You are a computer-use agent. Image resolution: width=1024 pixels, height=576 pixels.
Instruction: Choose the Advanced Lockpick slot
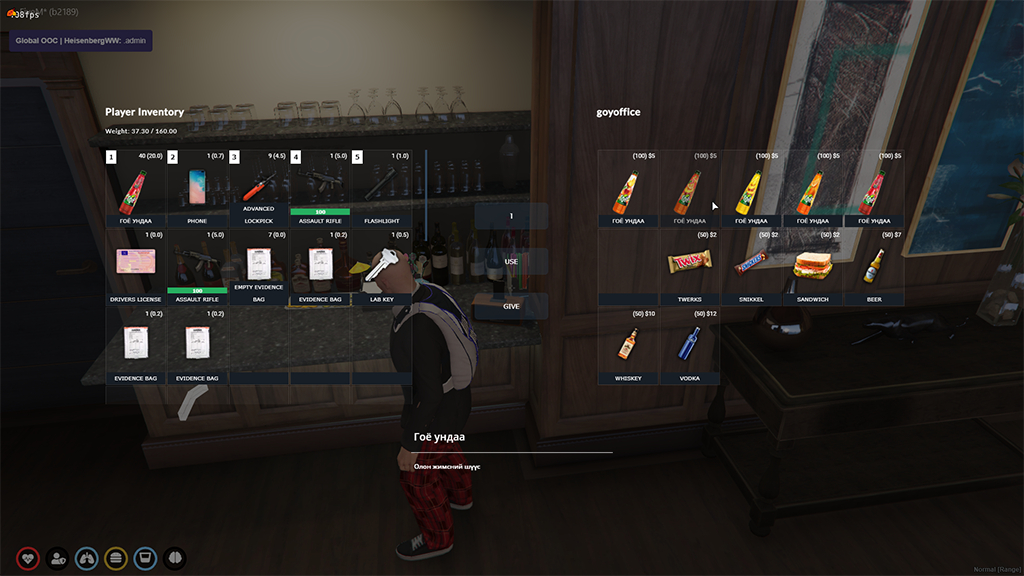258,188
